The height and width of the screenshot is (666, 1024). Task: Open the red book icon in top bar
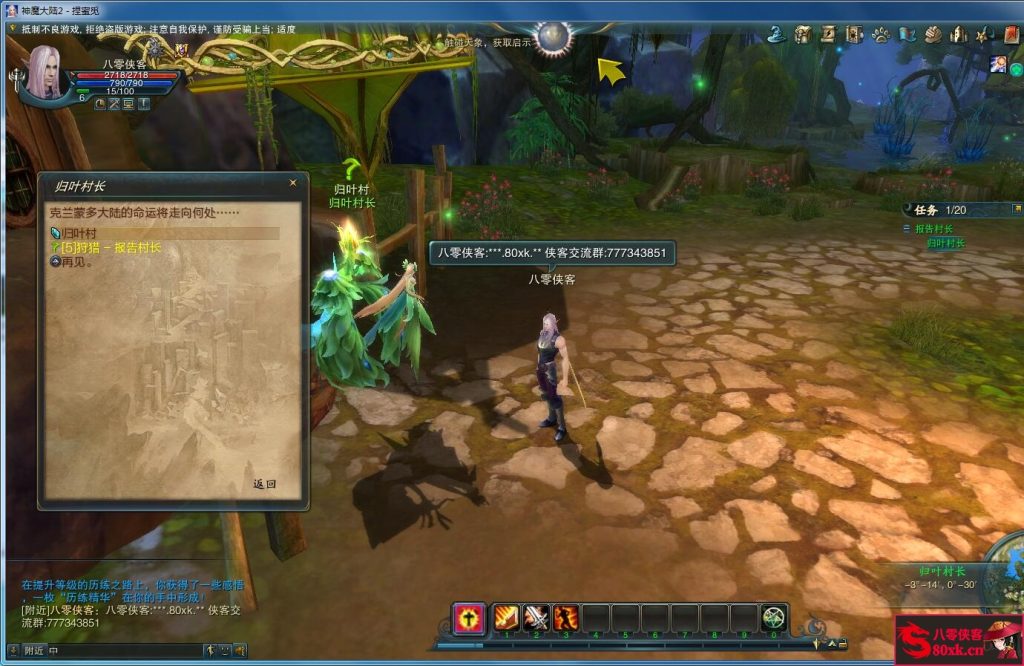click(1011, 35)
